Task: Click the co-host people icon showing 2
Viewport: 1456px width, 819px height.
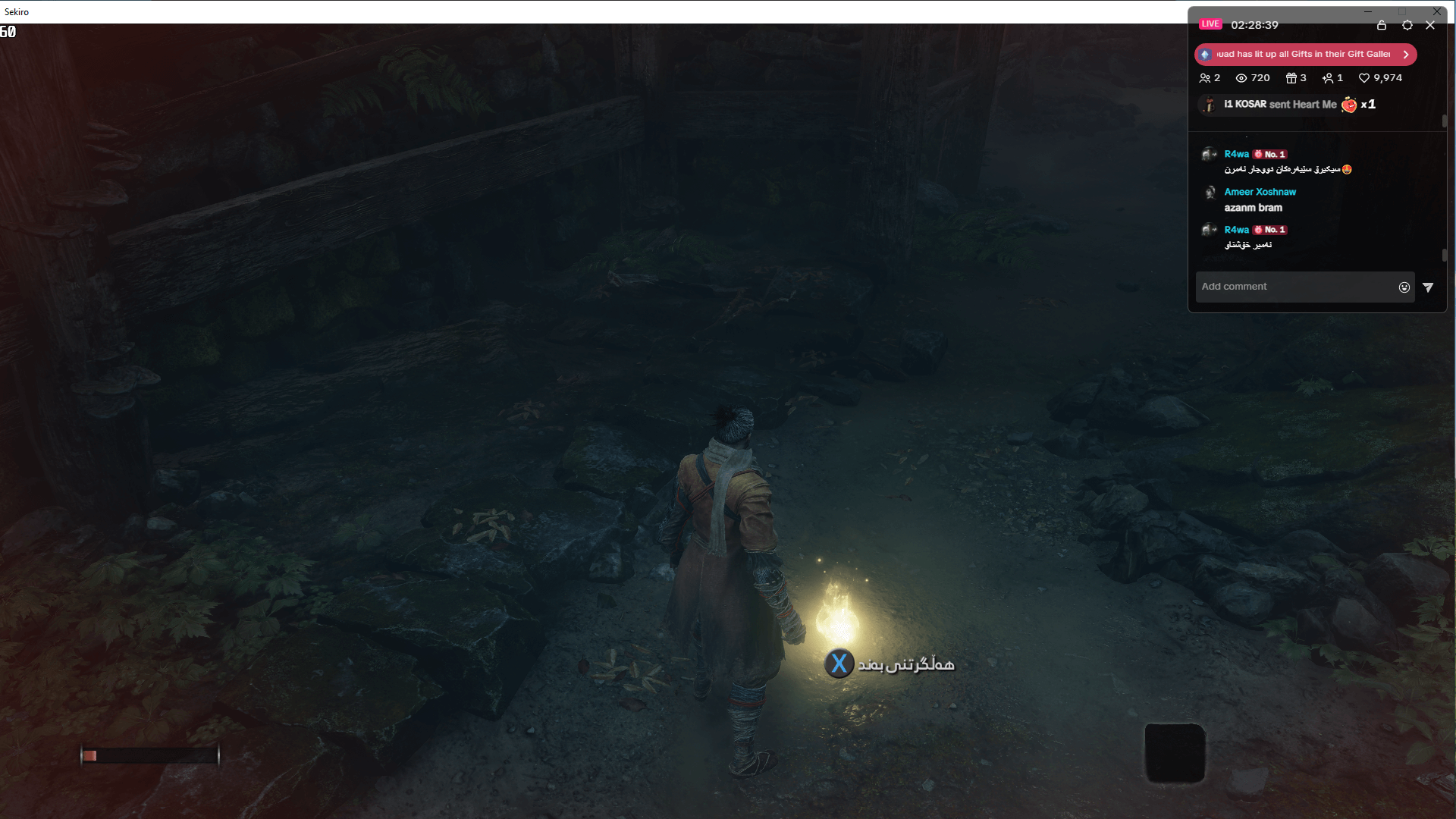Action: coord(1206,78)
